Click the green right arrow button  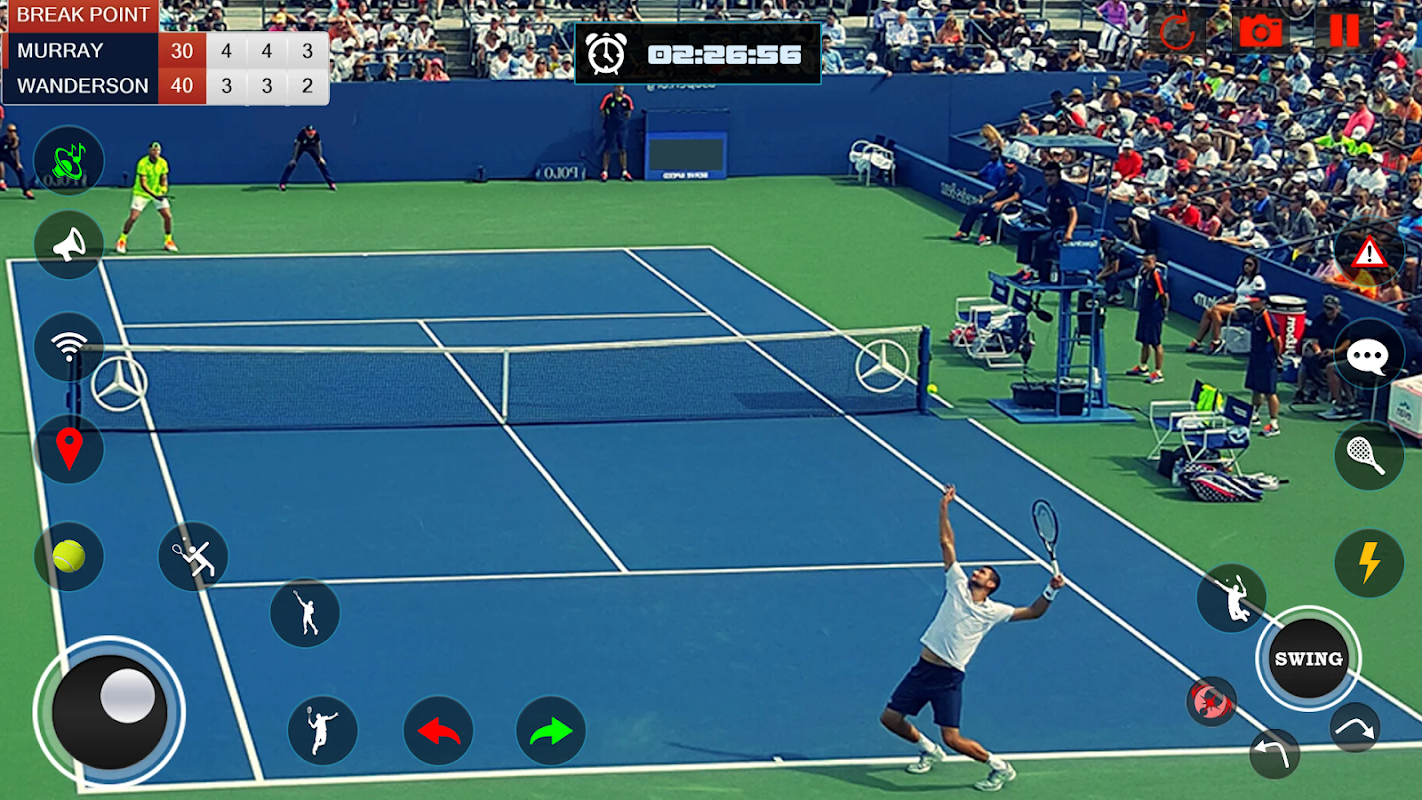551,731
